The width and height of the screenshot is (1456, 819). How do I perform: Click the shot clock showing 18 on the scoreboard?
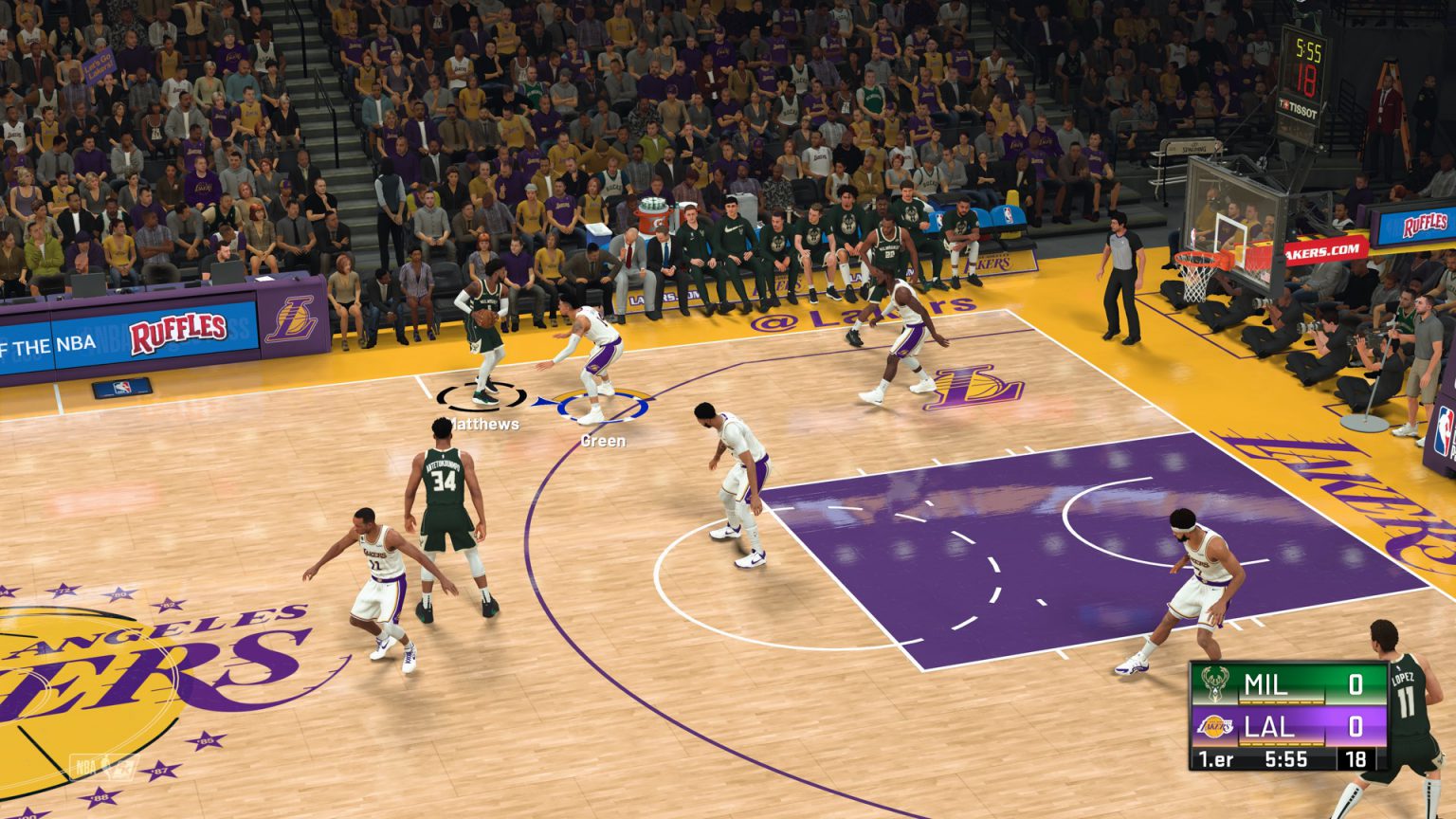(x=1357, y=758)
